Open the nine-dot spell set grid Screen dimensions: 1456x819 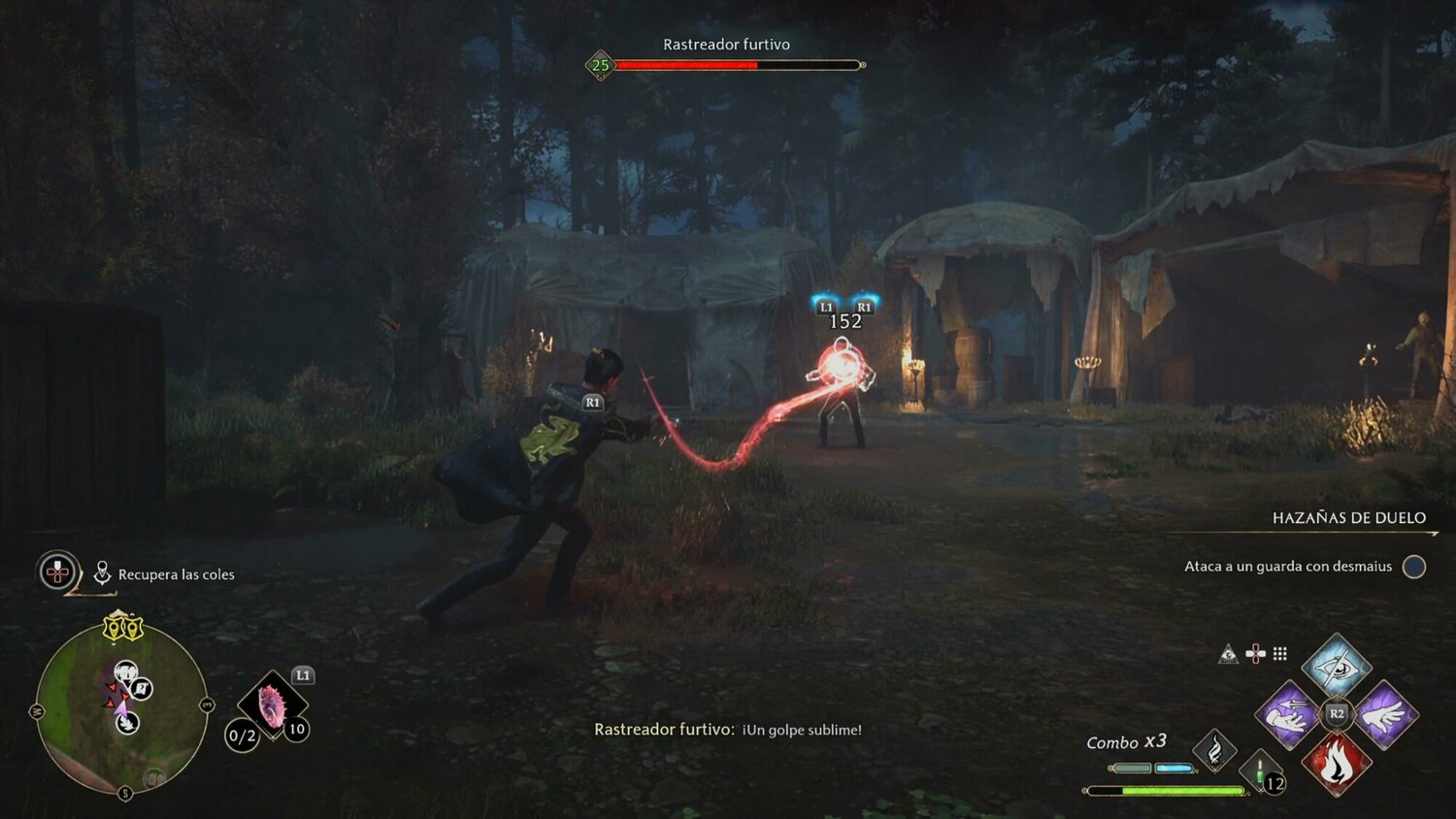click(1280, 654)
